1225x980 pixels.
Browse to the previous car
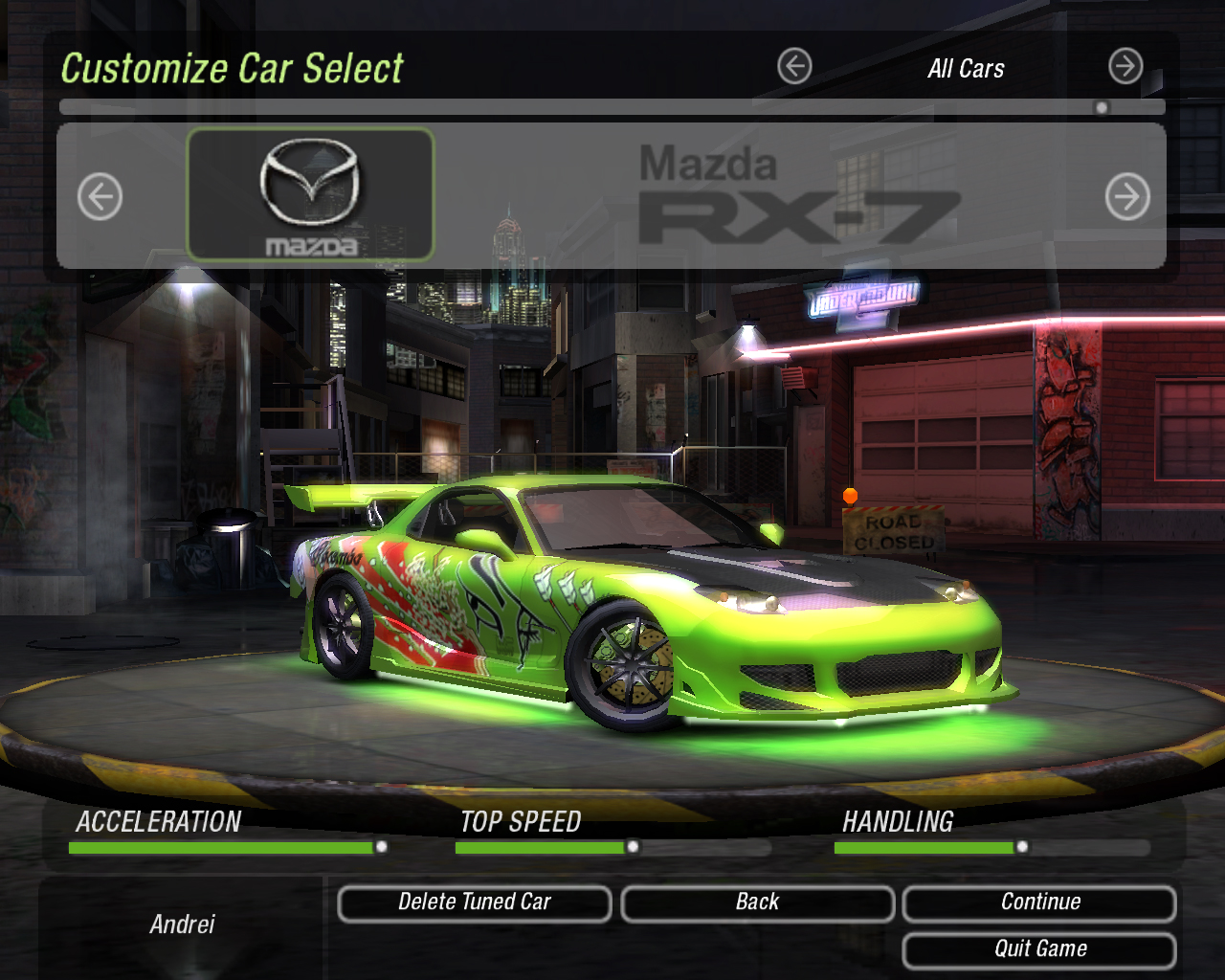[100, 197]
